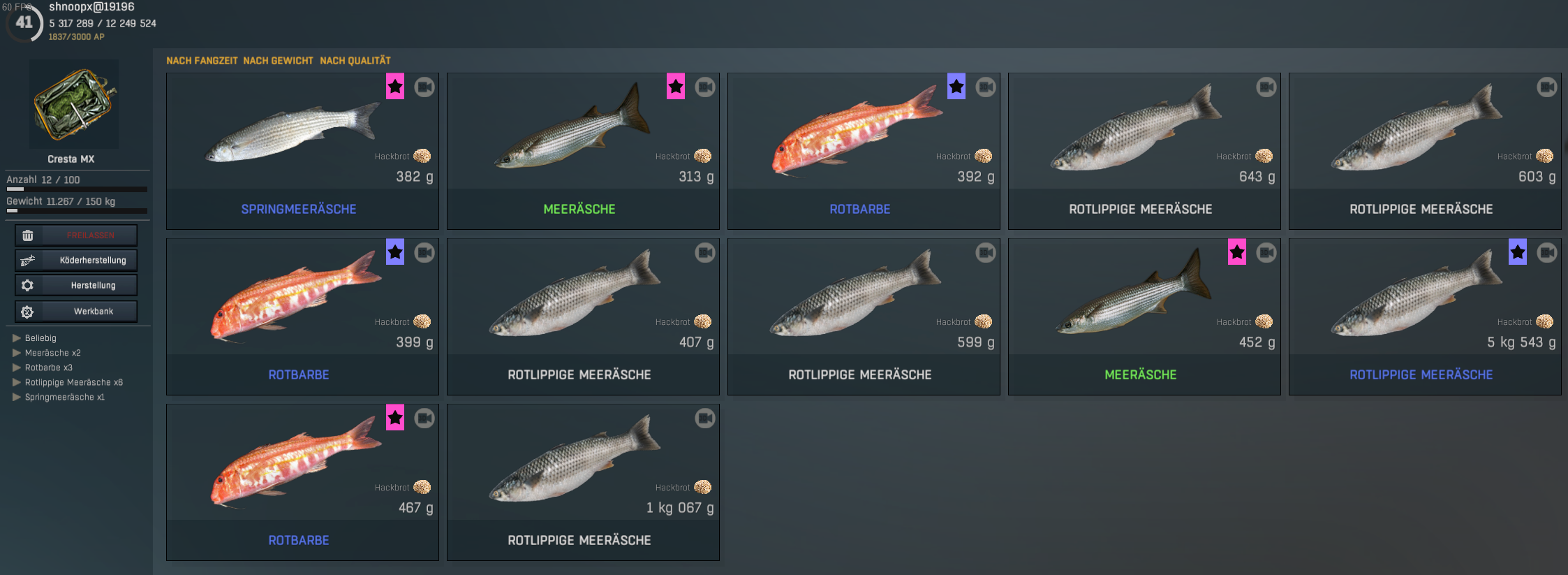Viewport: 1568px width, 575px height.
Task: Sort catch by Nach Fangzeit
Action: [x=202, y=61]
